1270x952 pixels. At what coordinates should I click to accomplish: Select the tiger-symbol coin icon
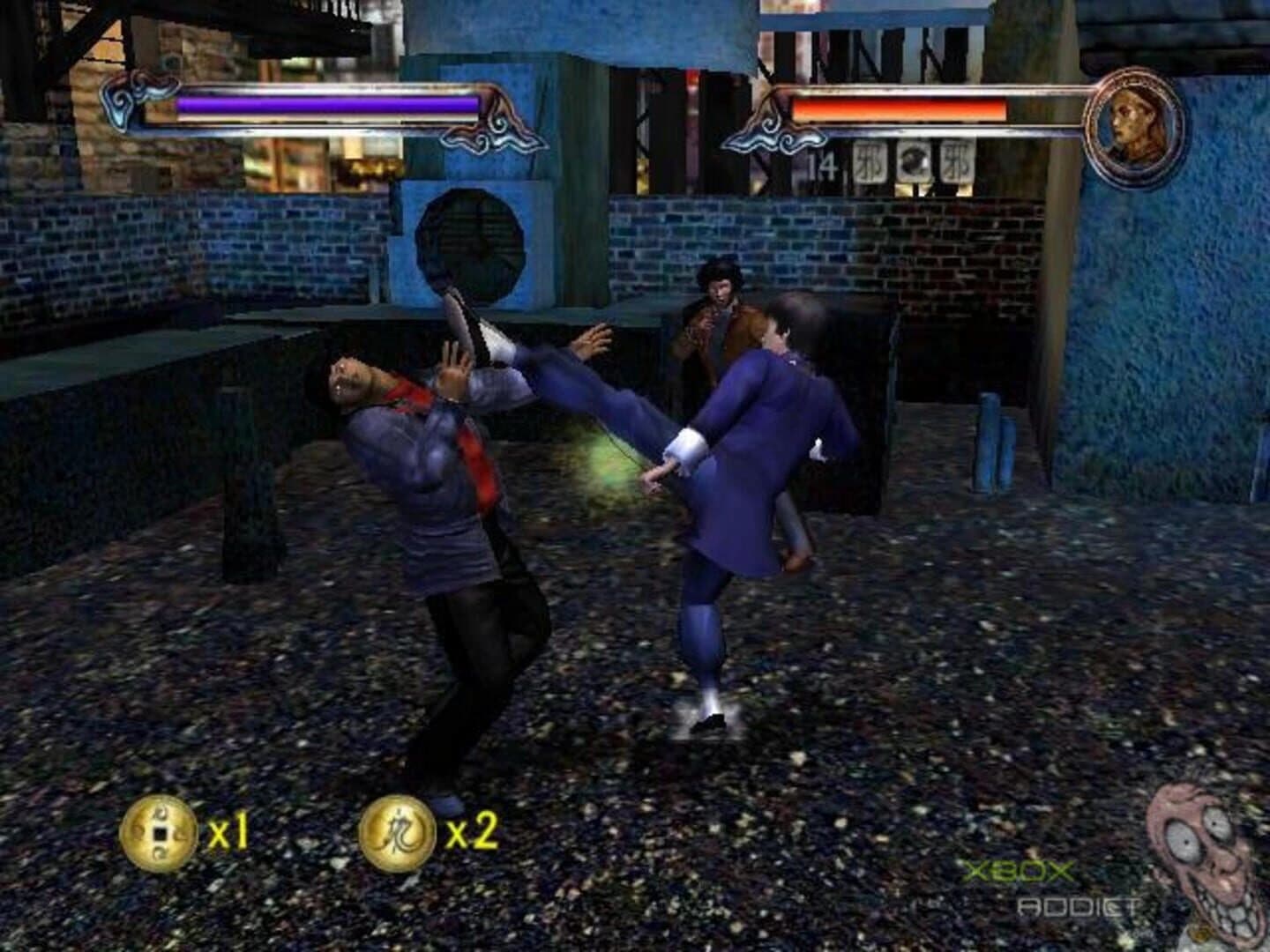399,829
